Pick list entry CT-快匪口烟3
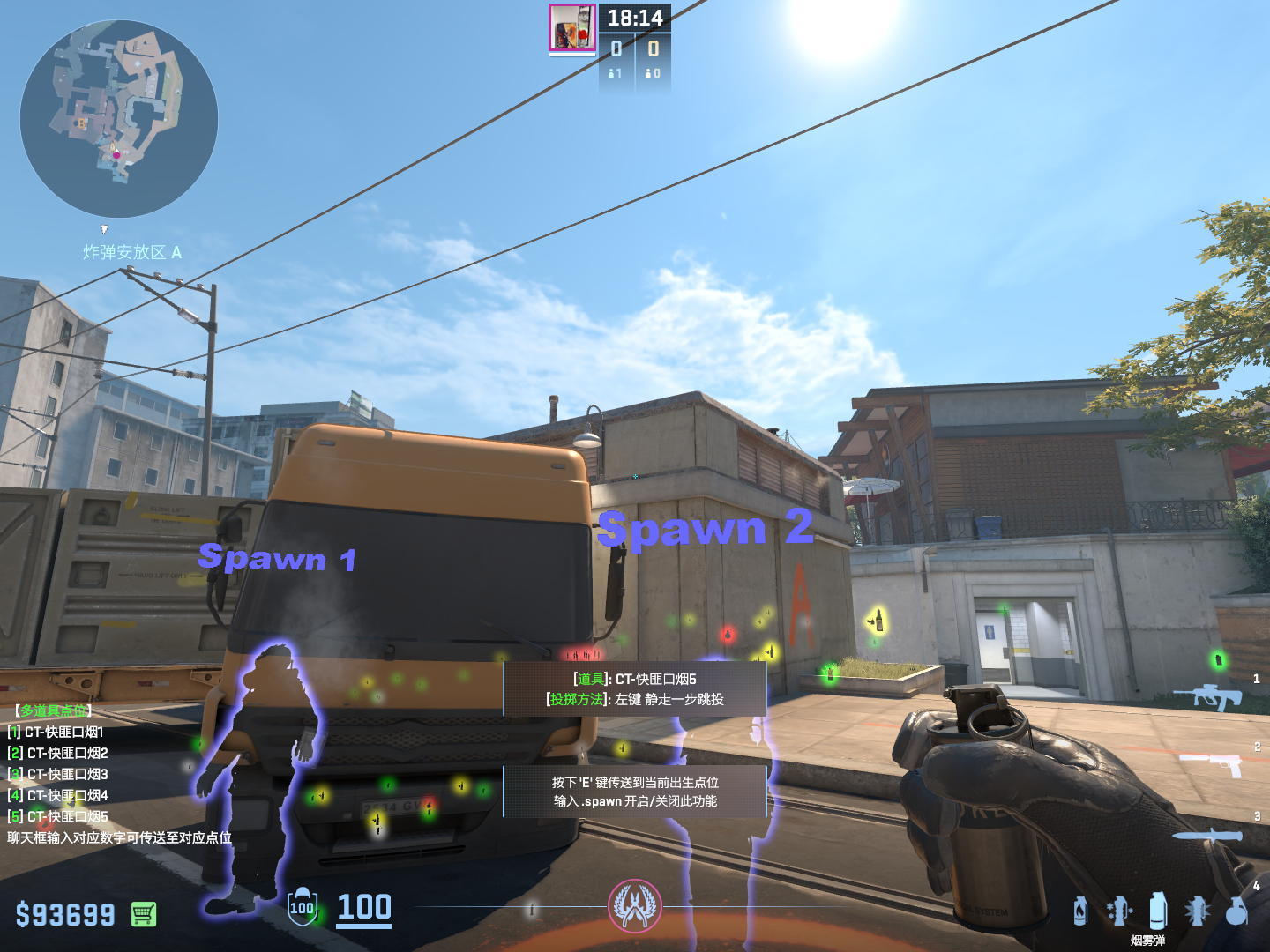 [x=58, y=774]
